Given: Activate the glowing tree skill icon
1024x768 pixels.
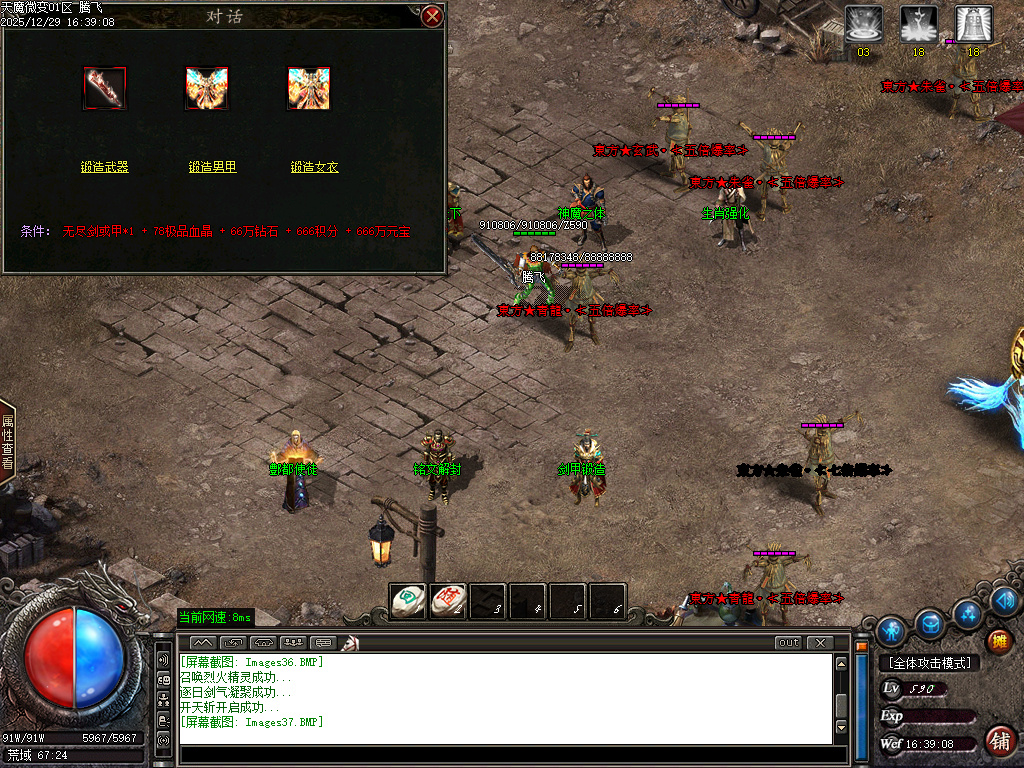Looking at the screenshot, I should point(919,24).
